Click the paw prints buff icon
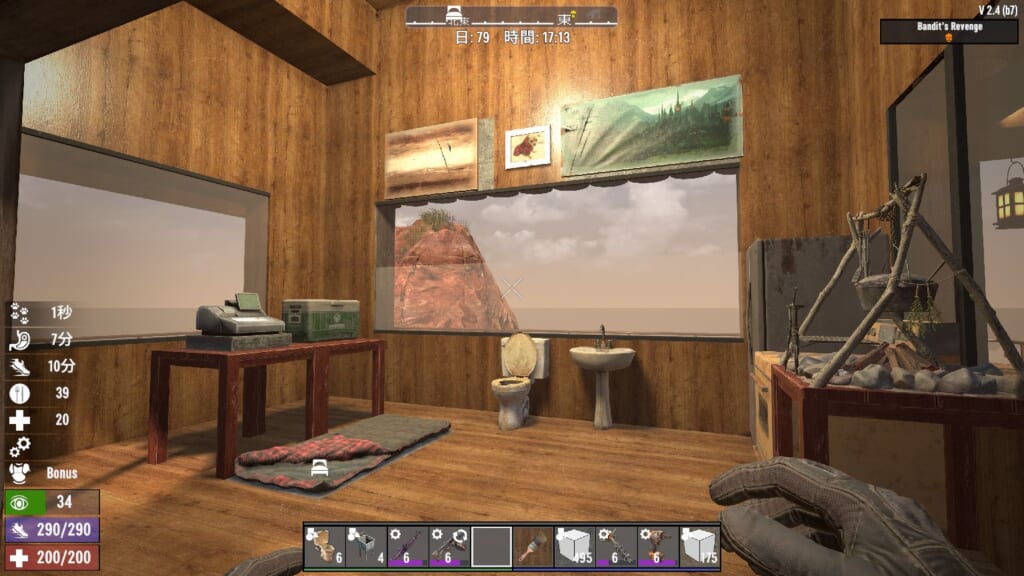 [x=19, y=312]
